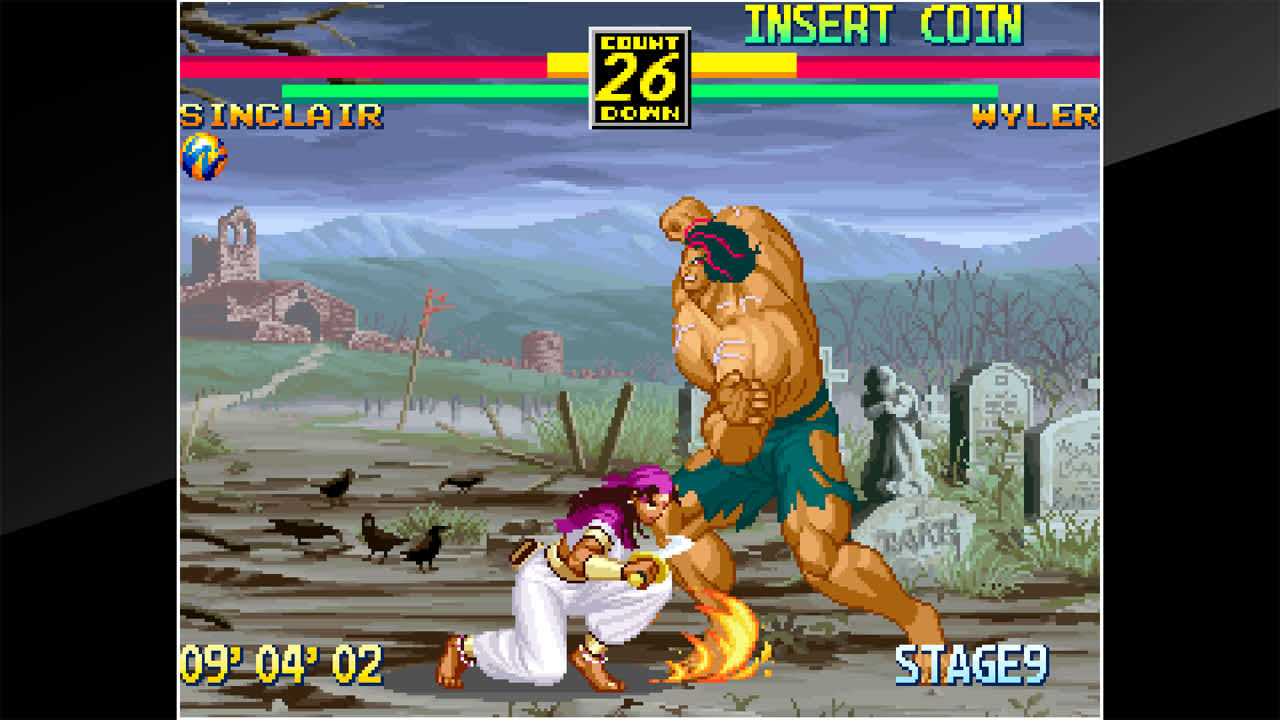The height and width of the screenshot is (720, 1280).
Task: Click the angel statue among the tombstones
Action: (x=890, y=430)
